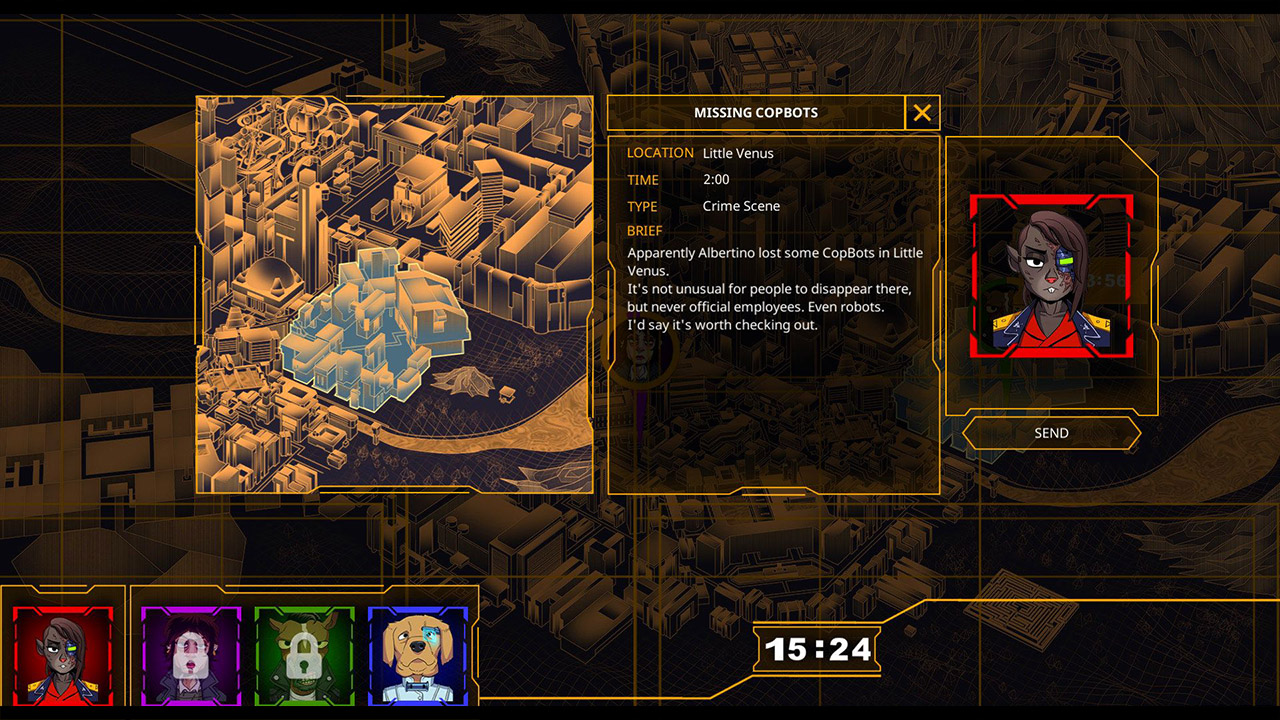Viewport: 1280px width, 720px height.
Task: Close the Missing Copbots briefing window
Action: tap(921, 112)
